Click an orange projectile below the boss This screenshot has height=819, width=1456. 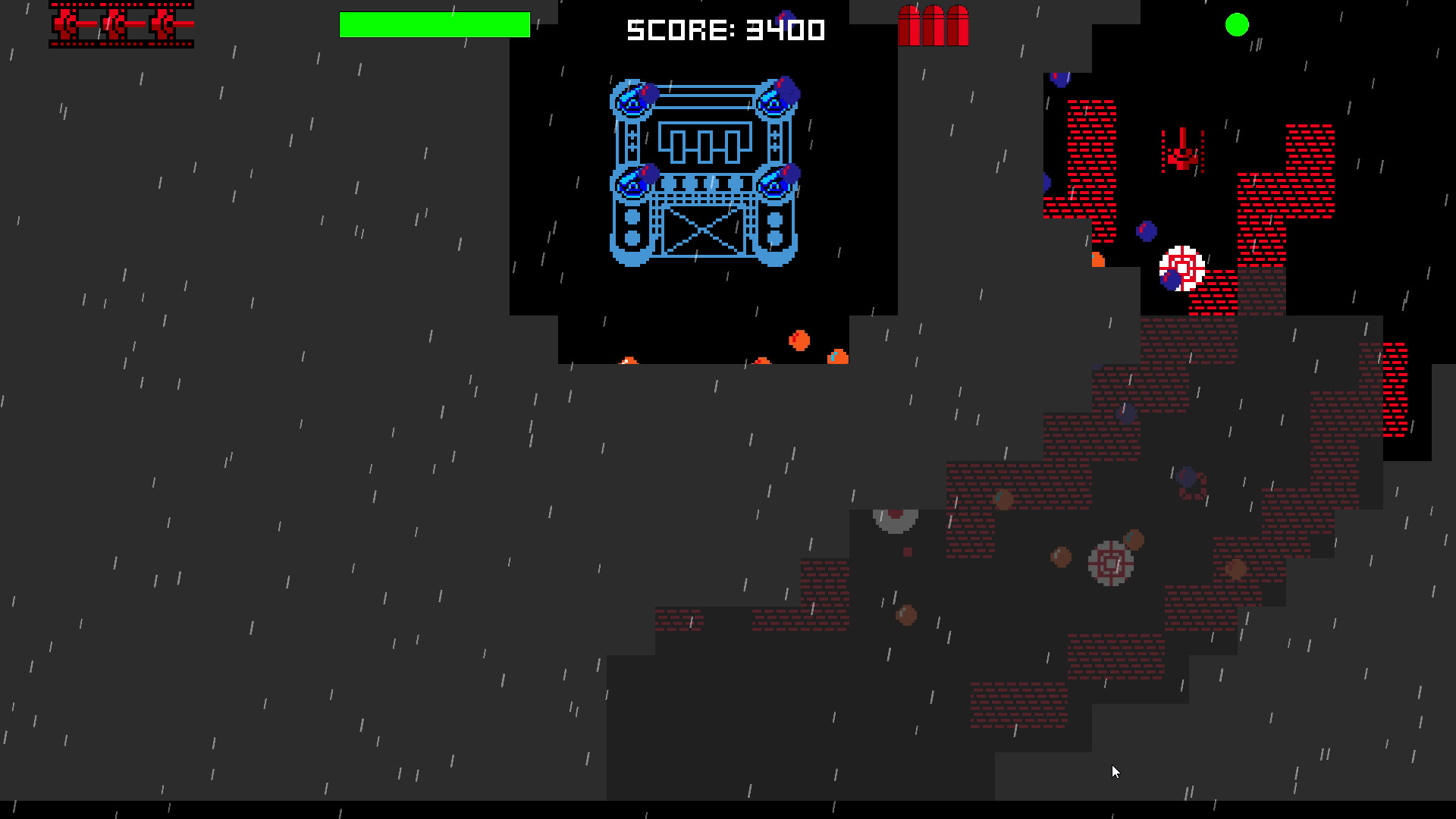798,340
